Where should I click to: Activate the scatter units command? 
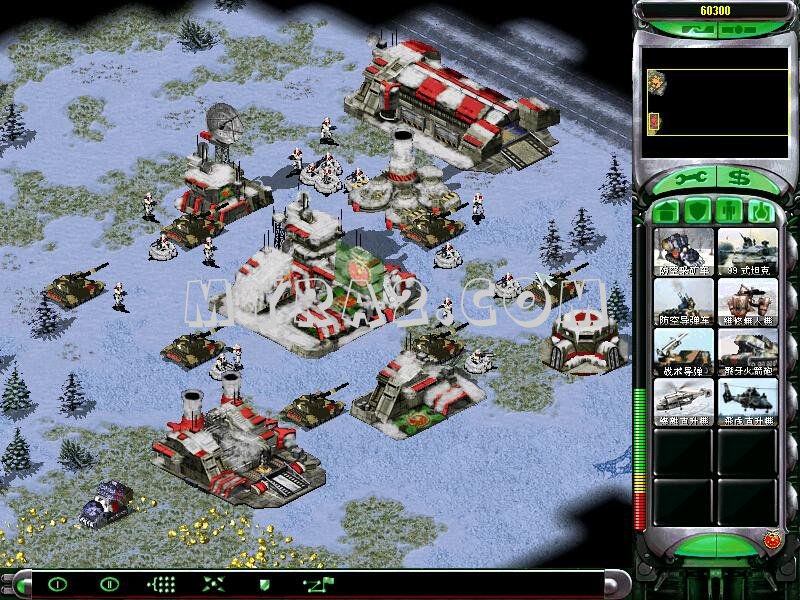[214, 583]
